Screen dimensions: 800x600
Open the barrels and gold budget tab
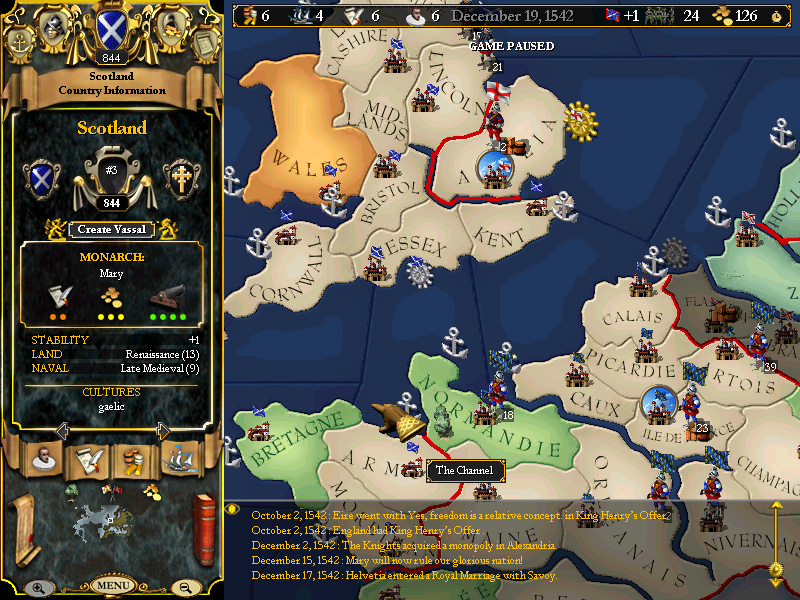133,460
